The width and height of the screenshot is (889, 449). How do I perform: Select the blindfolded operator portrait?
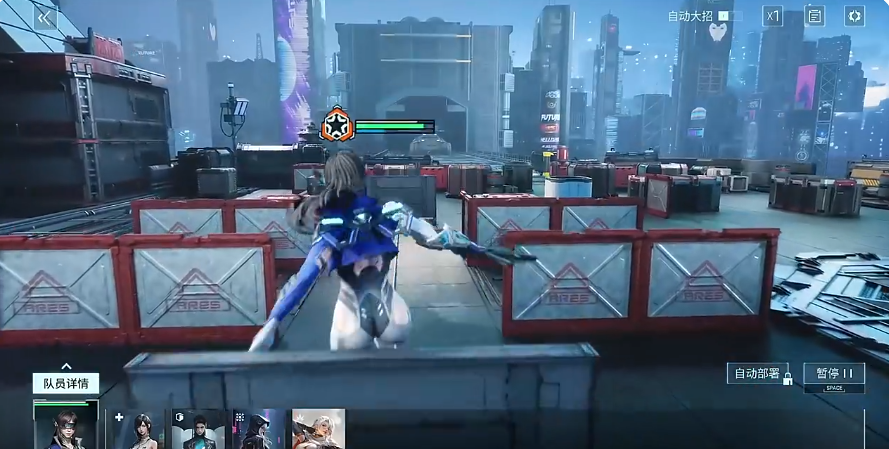pyautogui.click(x=66, y=428)
